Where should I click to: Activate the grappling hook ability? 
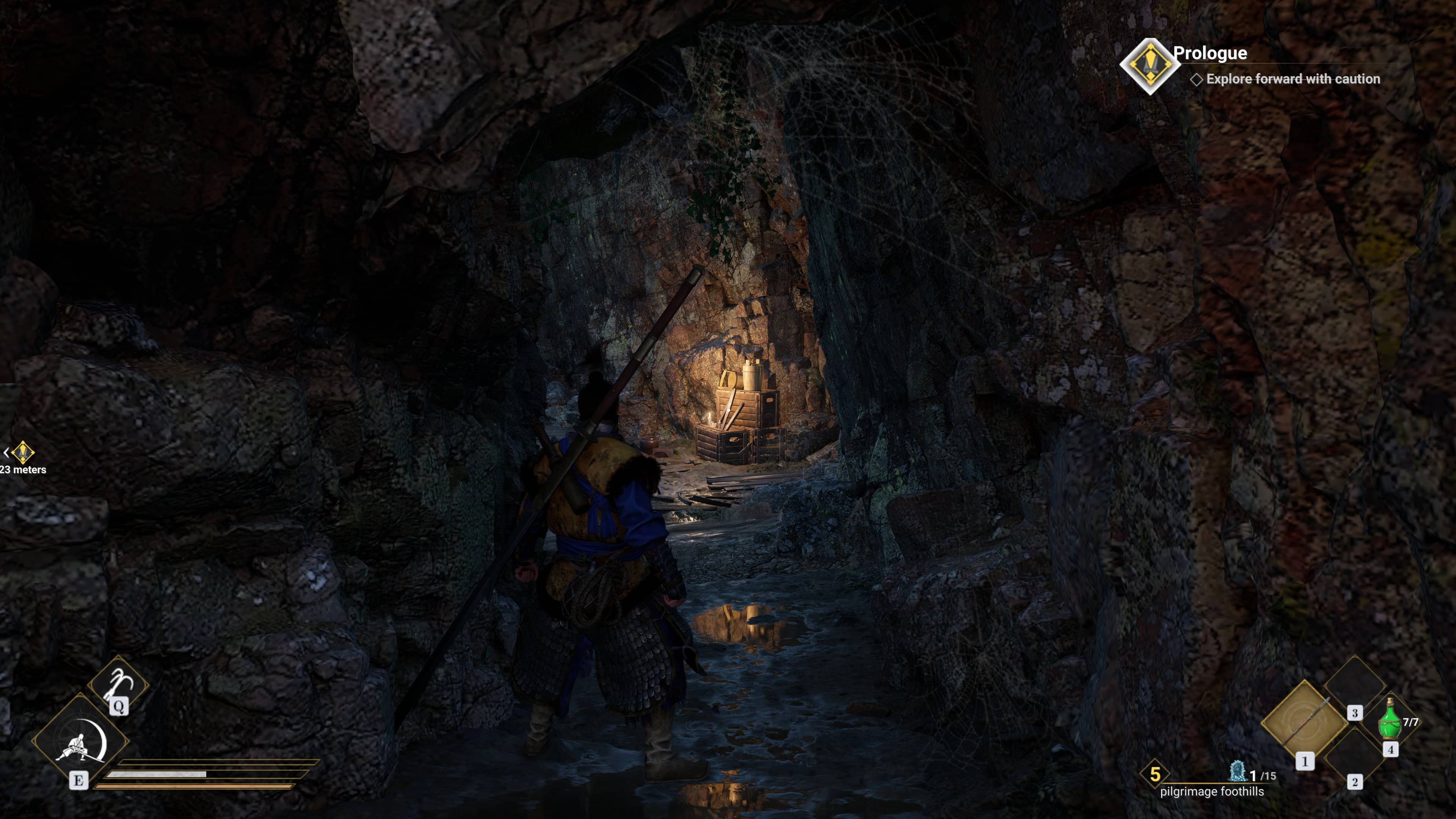(x=118, y=684)
